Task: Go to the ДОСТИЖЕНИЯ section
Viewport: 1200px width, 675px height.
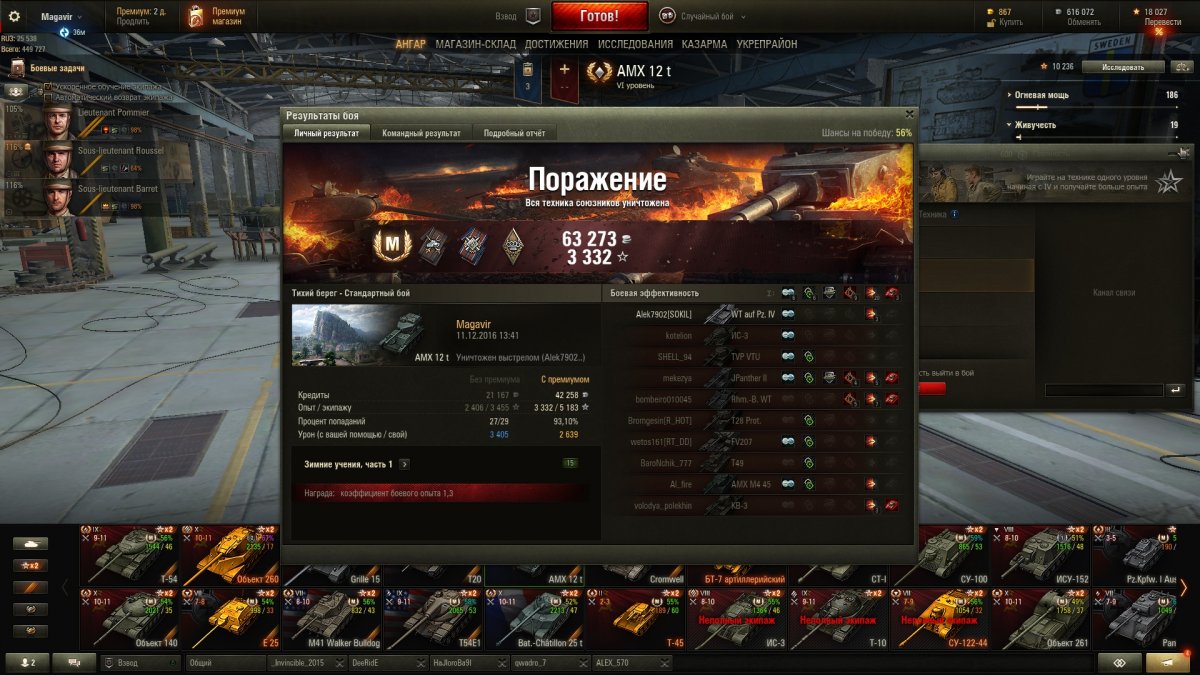Action: pos(556,44)
